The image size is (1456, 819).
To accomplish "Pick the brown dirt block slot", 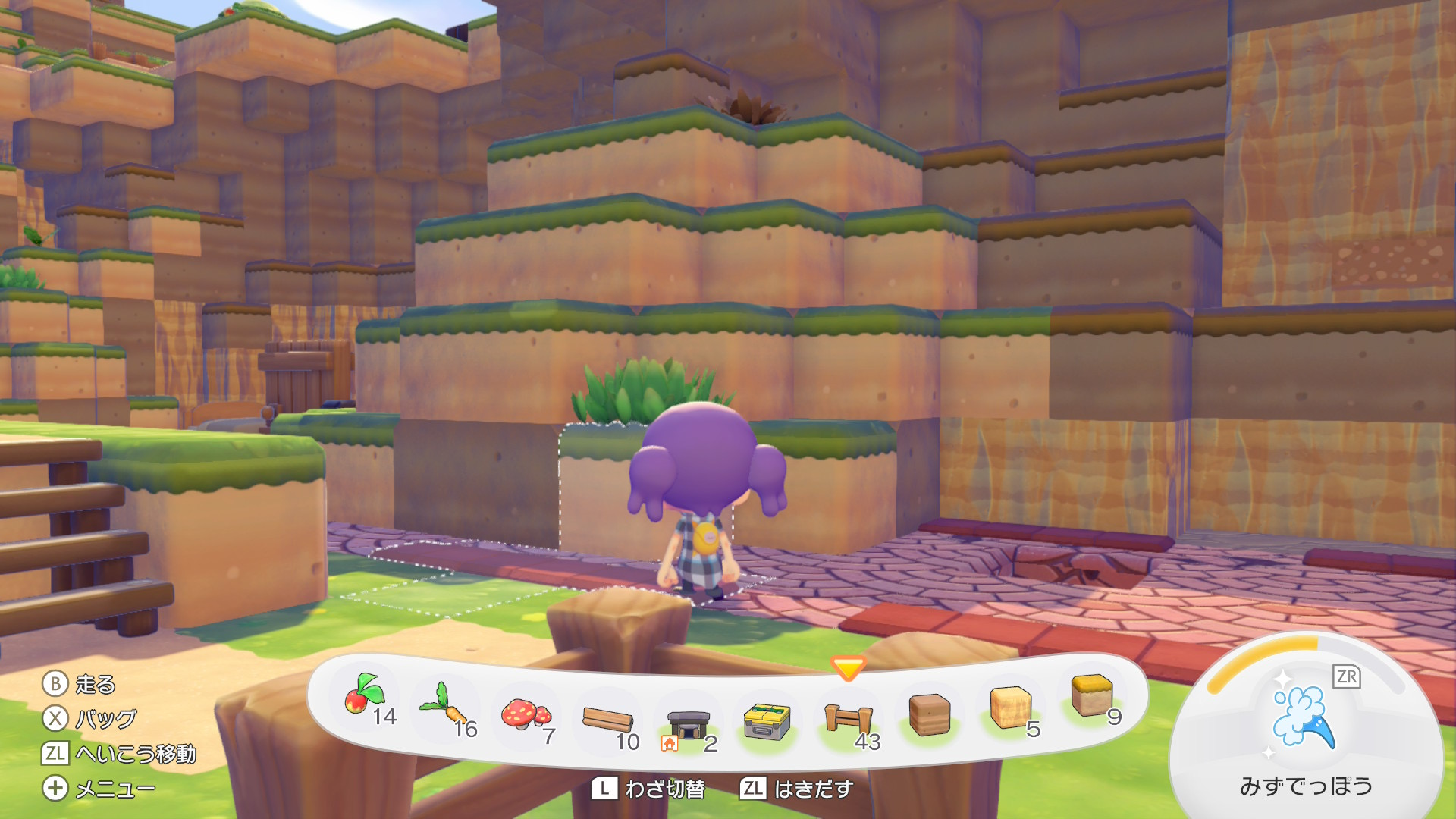I will 929,714.
